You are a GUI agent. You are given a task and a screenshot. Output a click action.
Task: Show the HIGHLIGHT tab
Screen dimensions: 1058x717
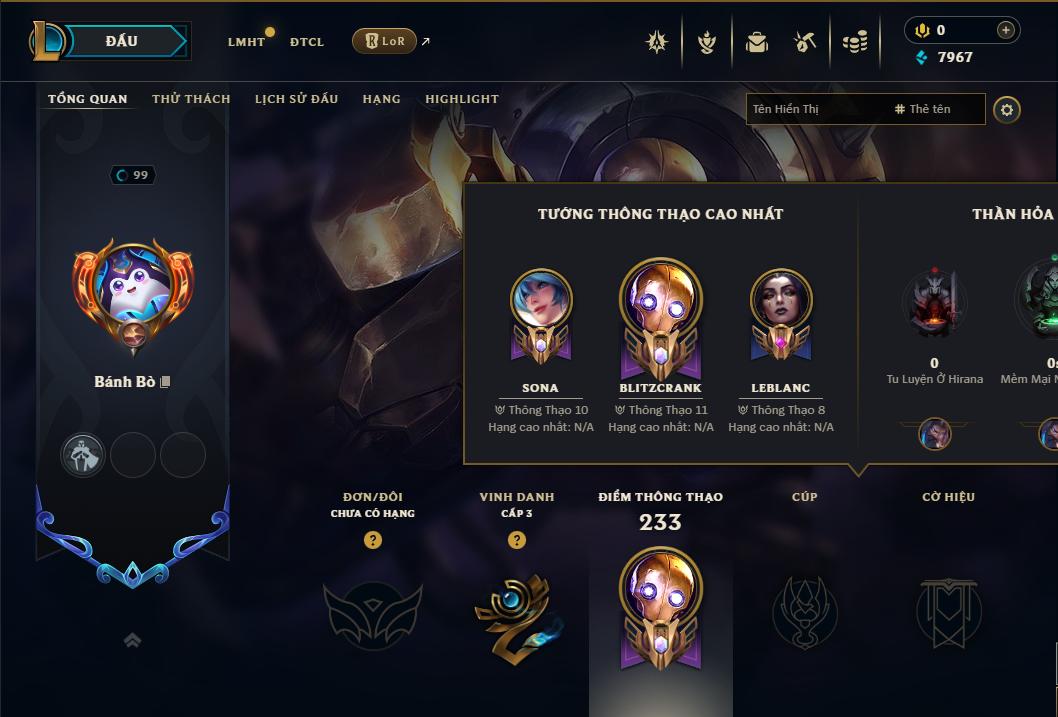(461, 99)
